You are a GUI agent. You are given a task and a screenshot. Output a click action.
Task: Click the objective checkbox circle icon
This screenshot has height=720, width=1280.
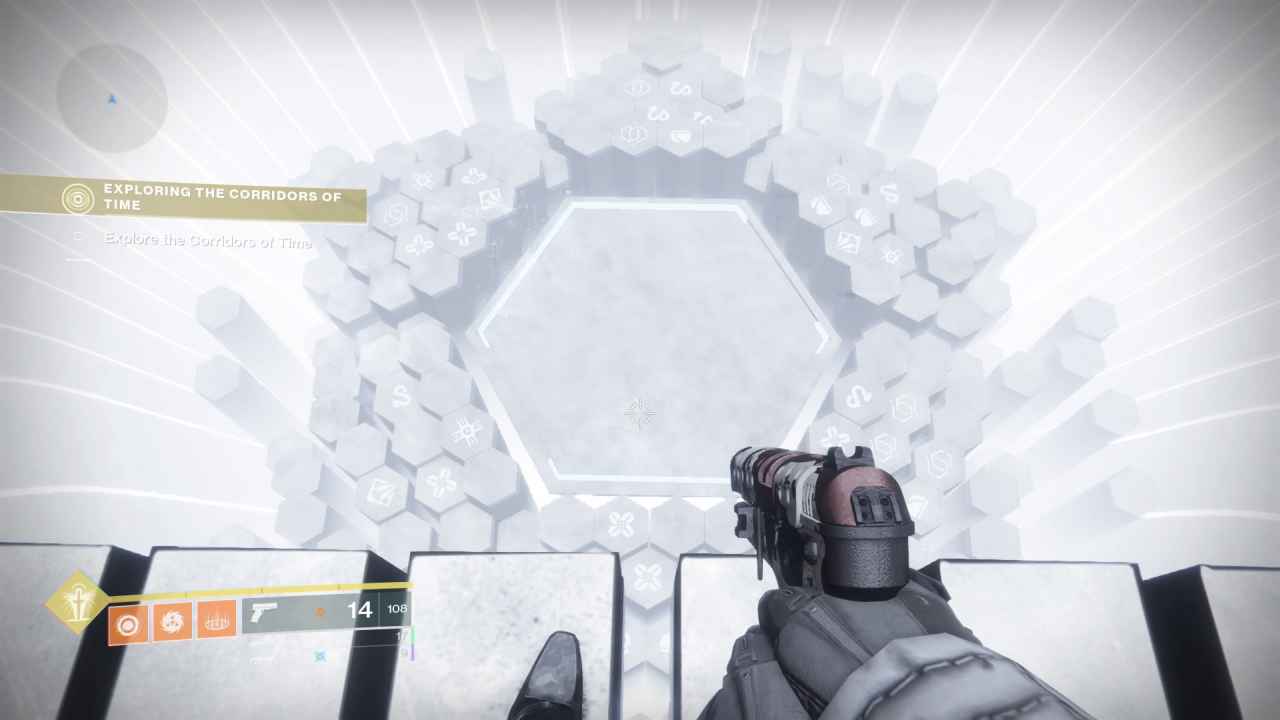coord(79,236)
